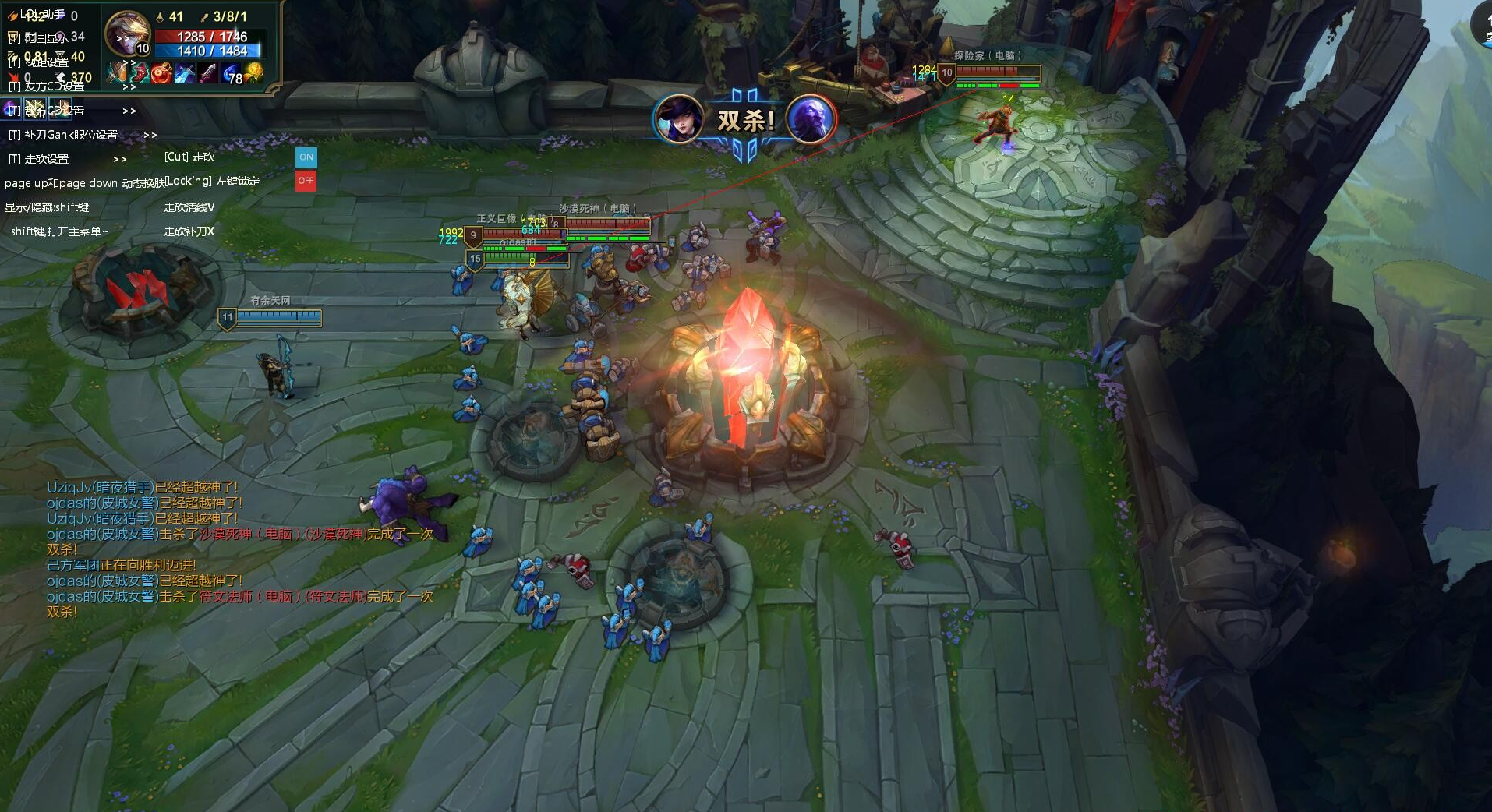The image size is (1492, 812).
Task: Select the champion portrait in the target frame
Action: click(x=127, y=33)
